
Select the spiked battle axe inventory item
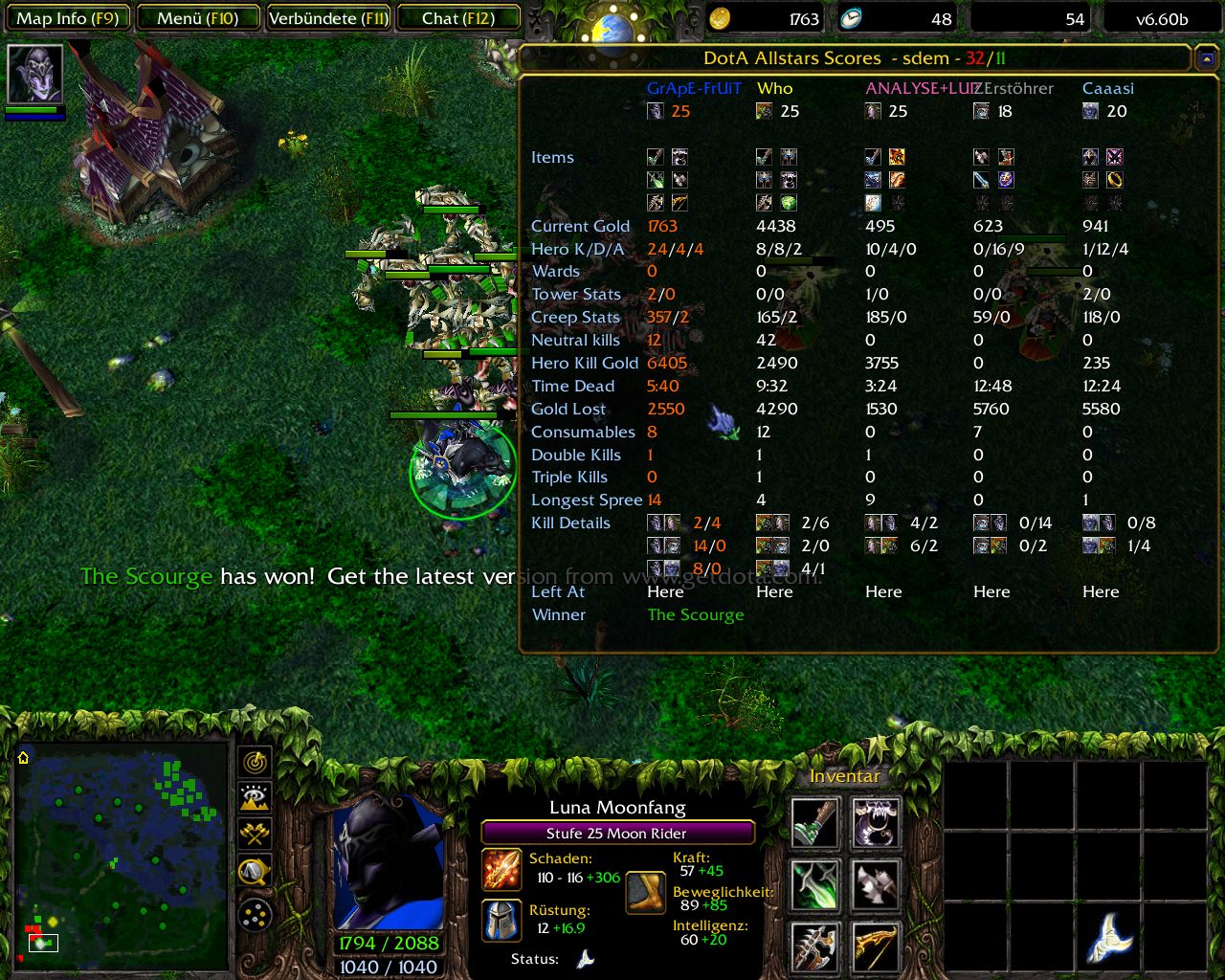pyautogui.click(x=815, y=946)
